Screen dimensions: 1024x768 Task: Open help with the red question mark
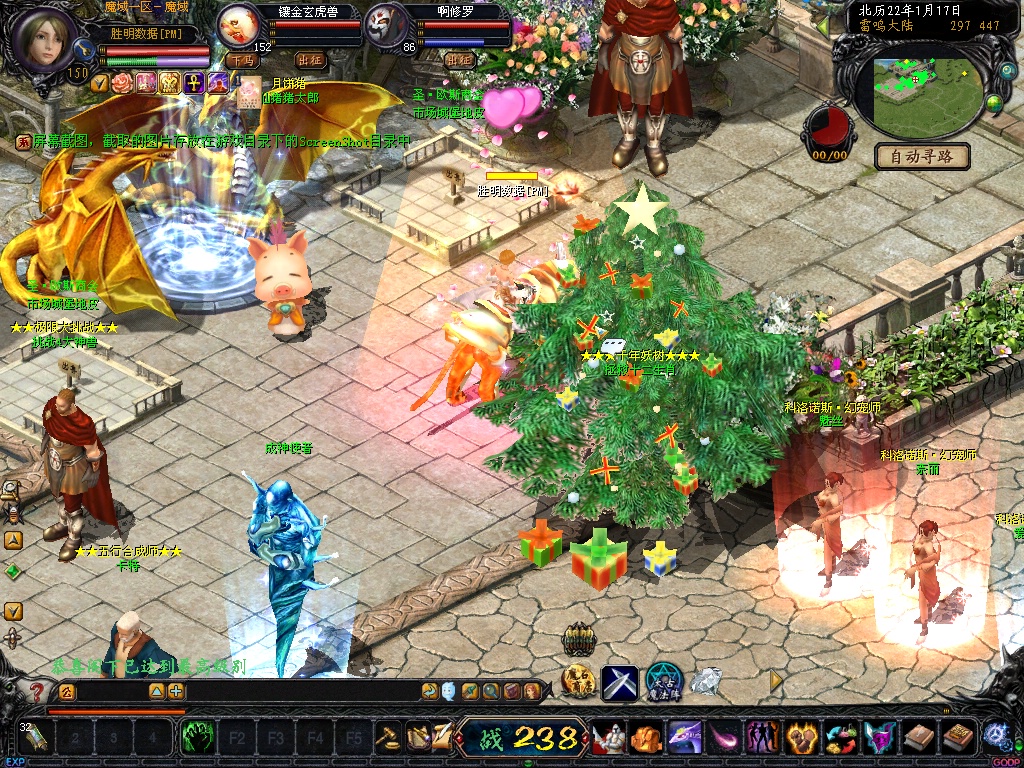(38, 691)
